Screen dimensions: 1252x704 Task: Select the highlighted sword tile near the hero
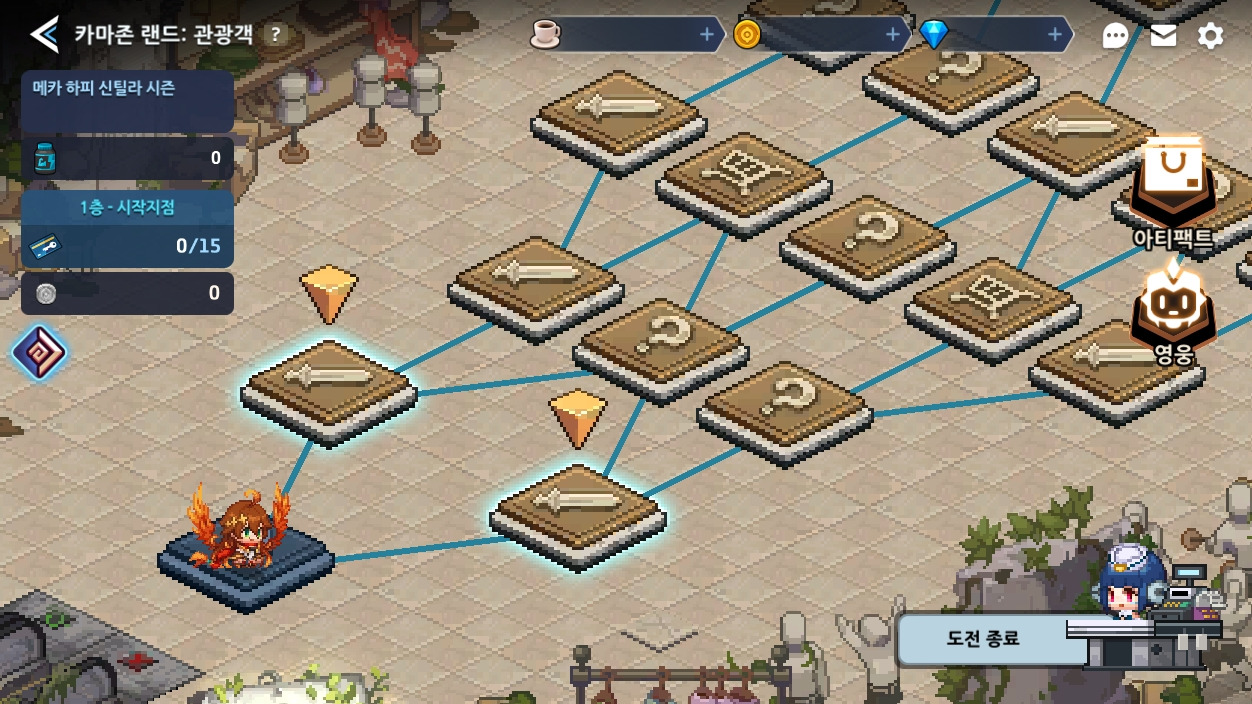[x=578, y=512]
